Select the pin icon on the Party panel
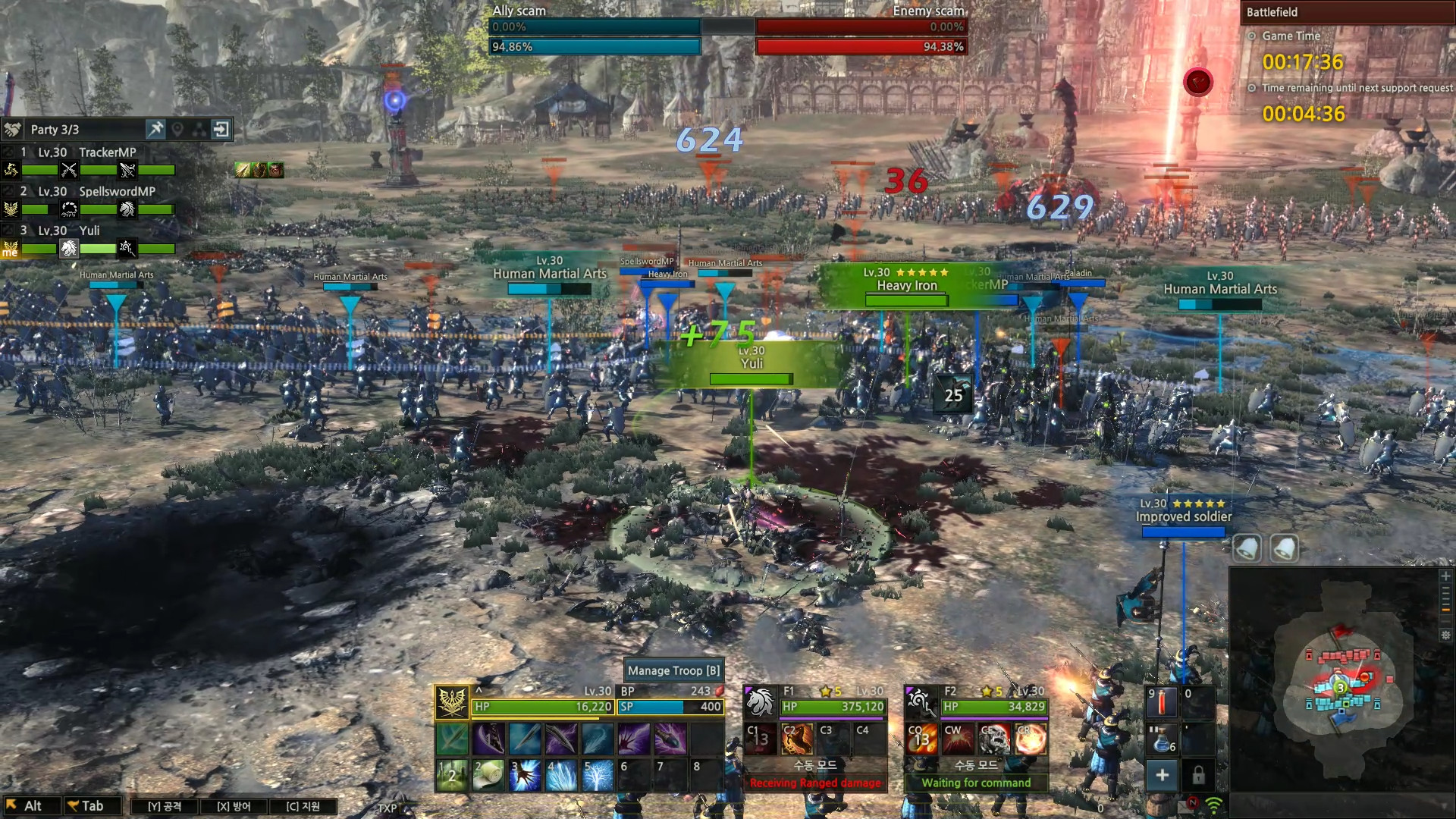Screen dimensions: 1456x819 (x=156, y=129)
